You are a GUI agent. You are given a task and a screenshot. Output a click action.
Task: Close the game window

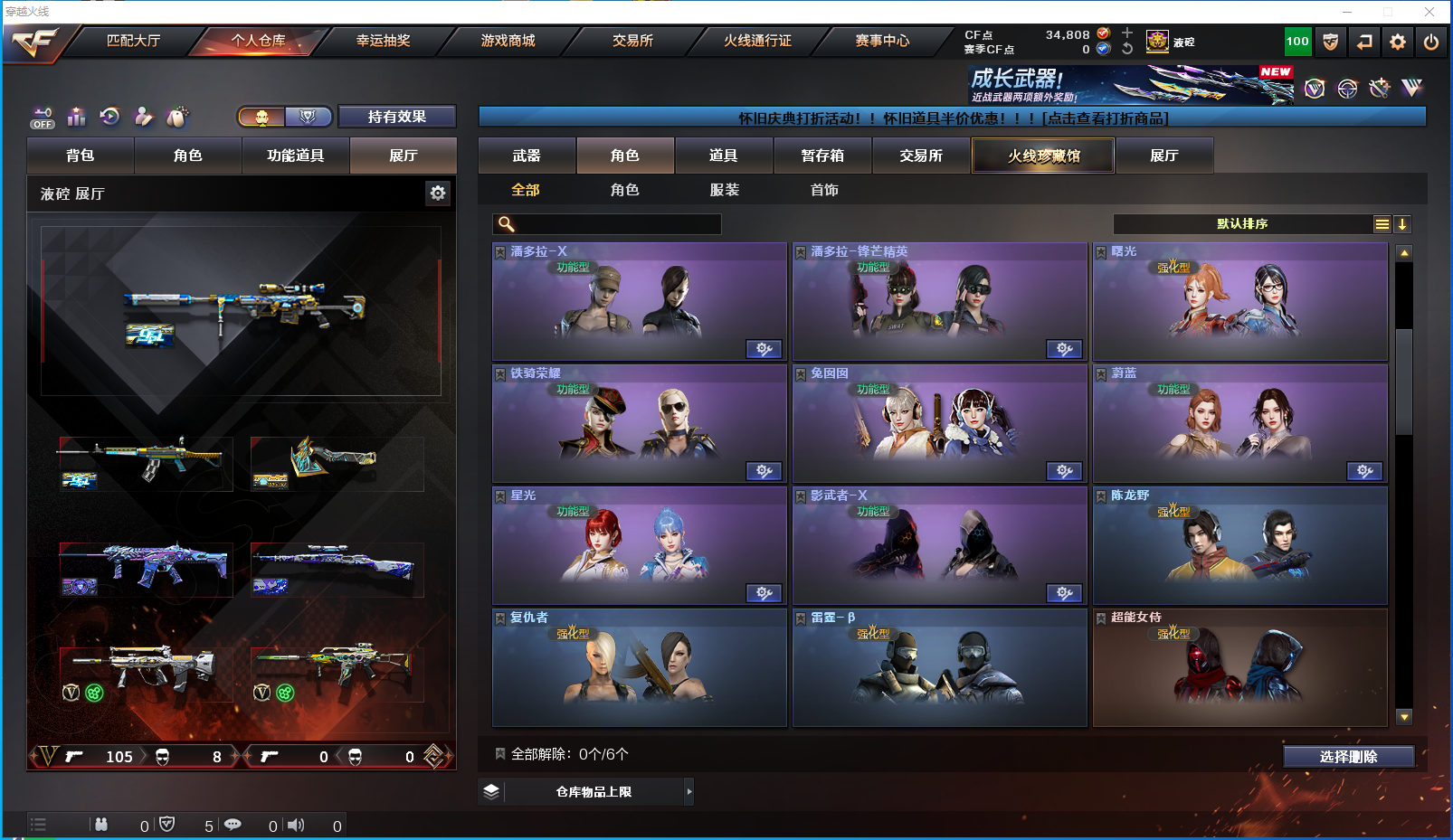pos(1429,12)
